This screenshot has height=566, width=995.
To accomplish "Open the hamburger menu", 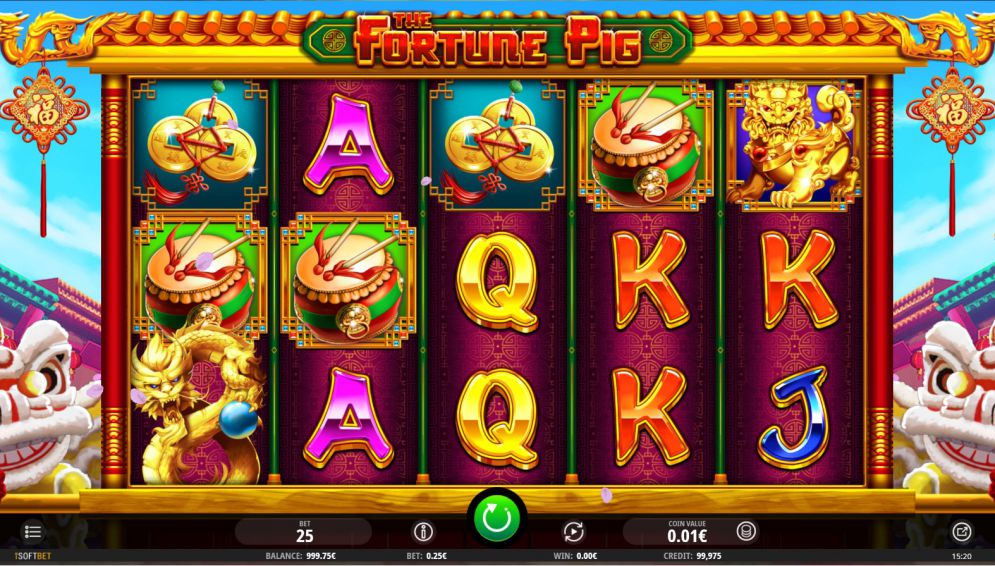I will (x=33, y=532).
